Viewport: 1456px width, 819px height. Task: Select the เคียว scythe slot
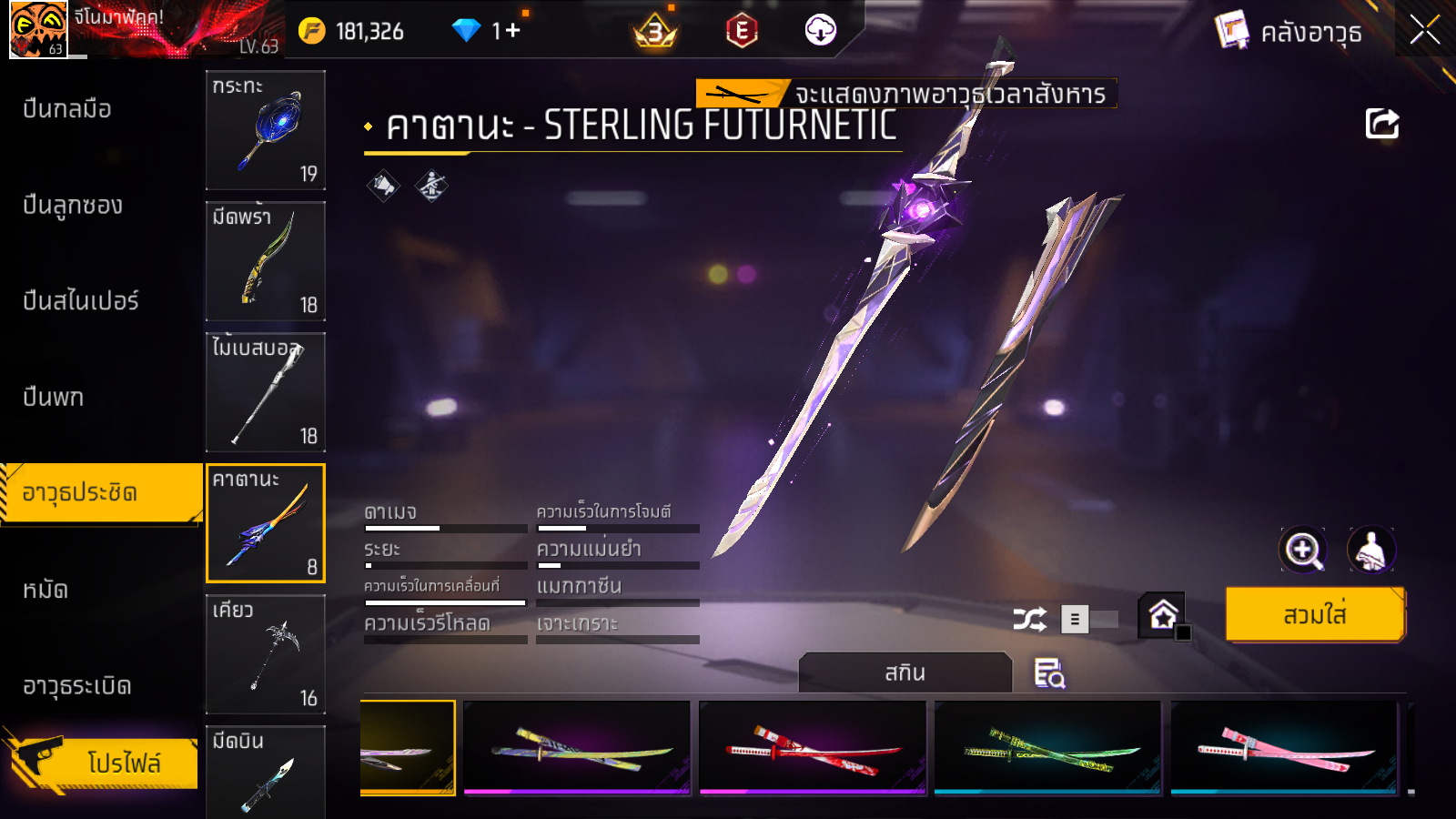pos(266,654)
